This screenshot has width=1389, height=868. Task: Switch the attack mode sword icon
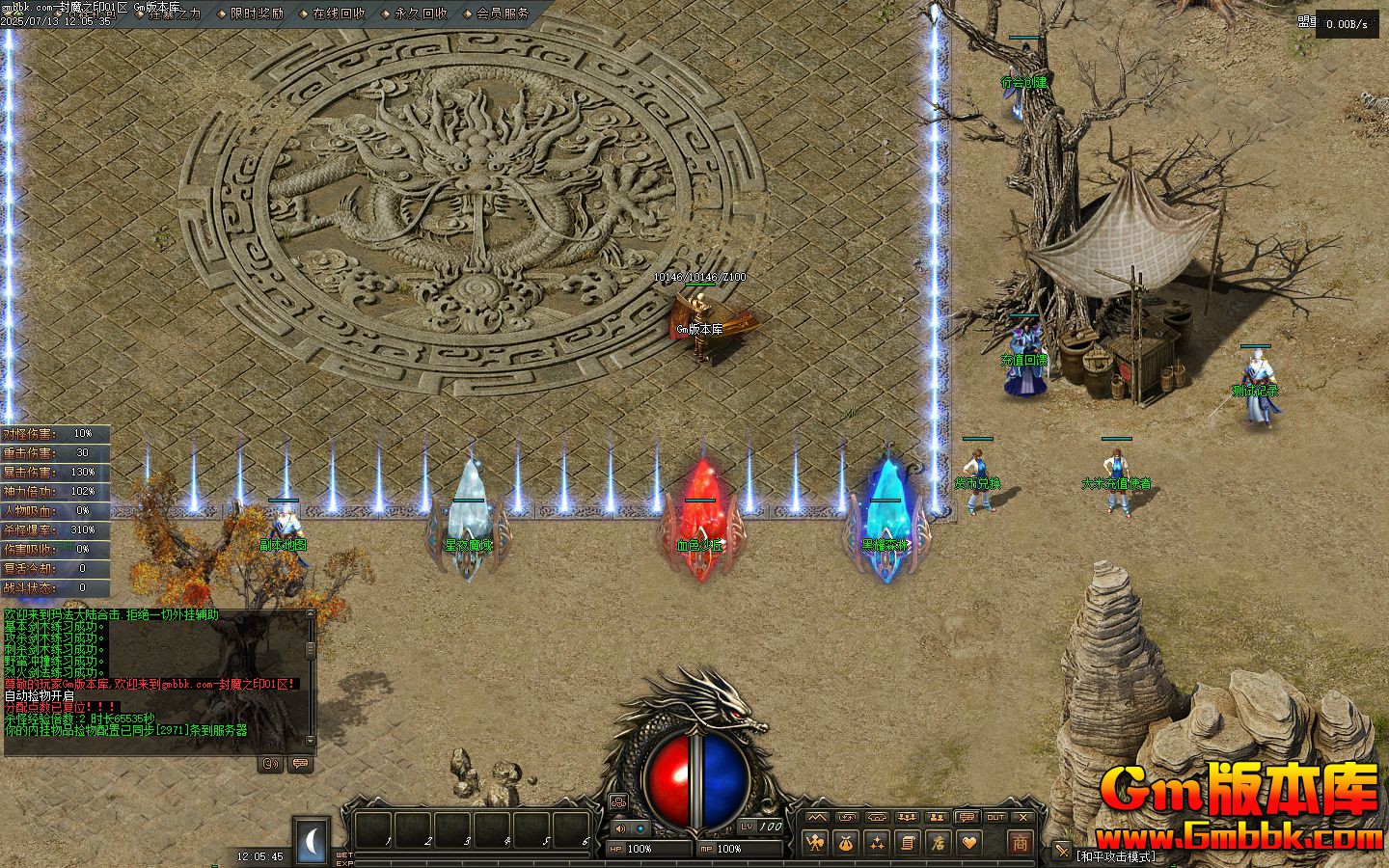coord(1062,851)
